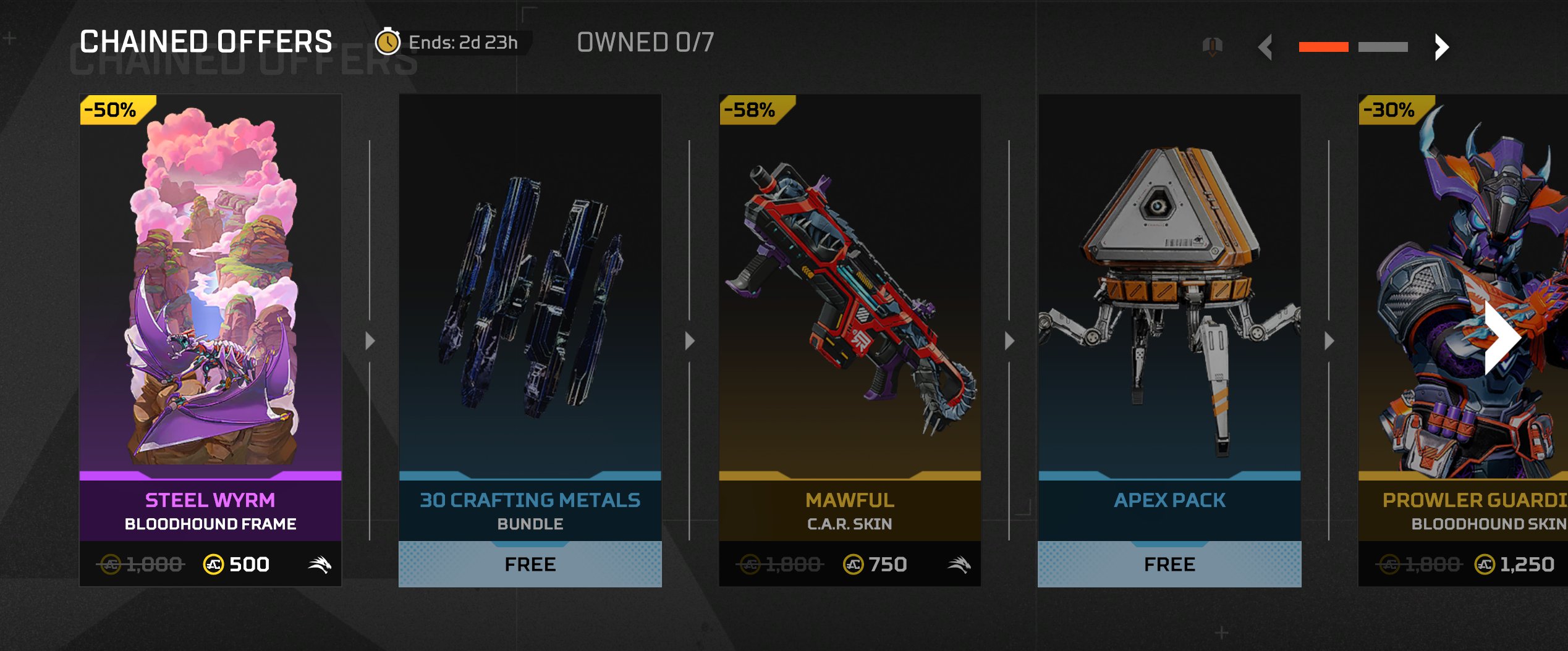Screen dimensions: 1568x651
Task: Click the large white scroll-right chevron
Action: click(x=1501, y=337)
